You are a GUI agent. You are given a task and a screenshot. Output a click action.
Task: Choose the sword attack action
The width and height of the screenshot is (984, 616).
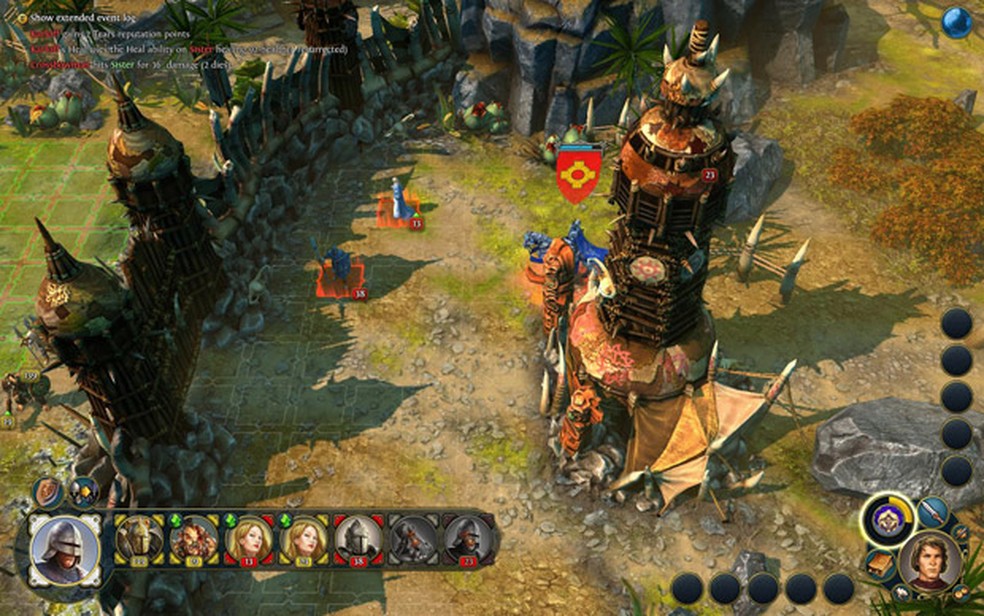pos(933,512)
